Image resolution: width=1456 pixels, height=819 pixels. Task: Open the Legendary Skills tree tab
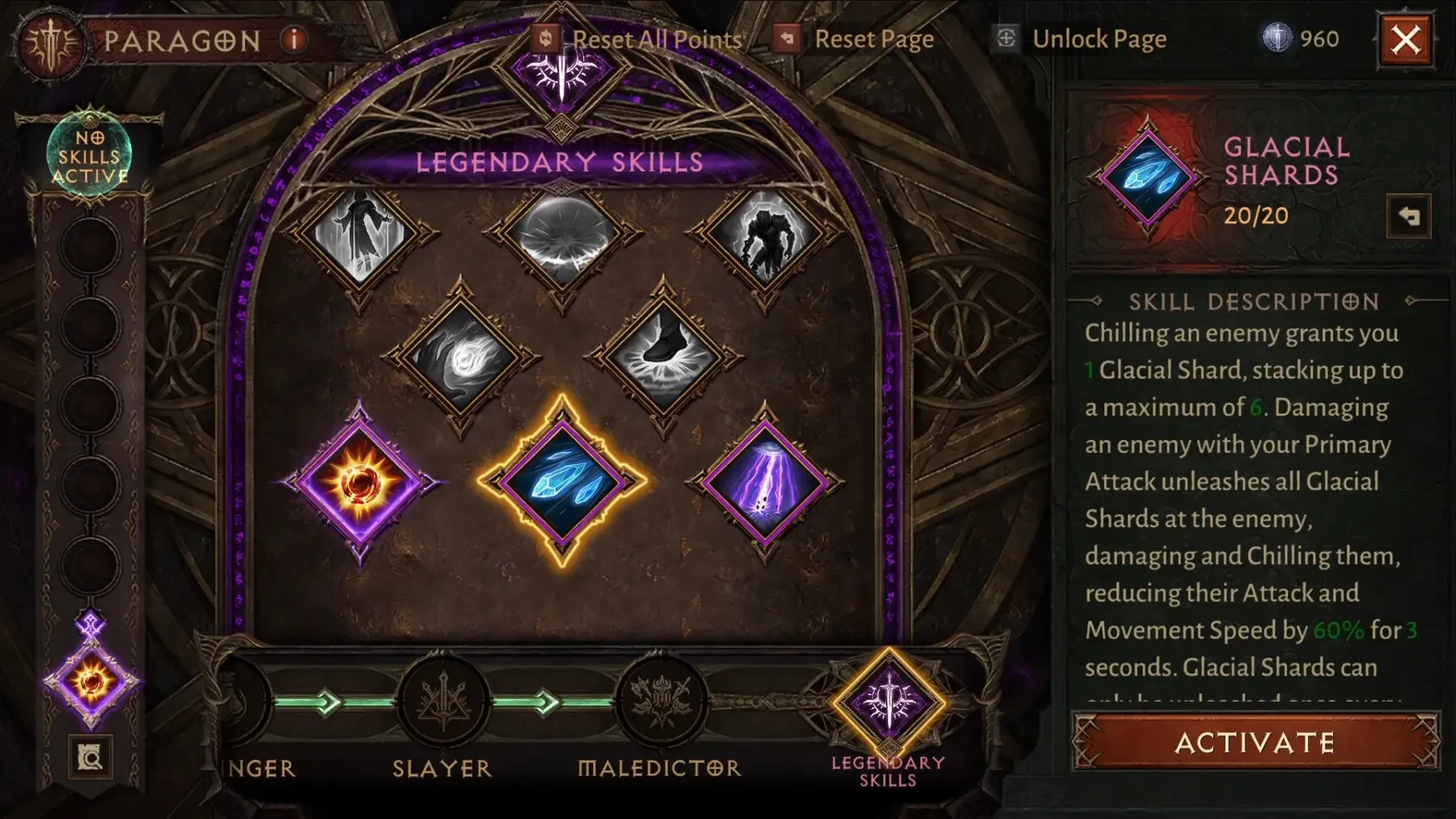click(x=888, y=705)
